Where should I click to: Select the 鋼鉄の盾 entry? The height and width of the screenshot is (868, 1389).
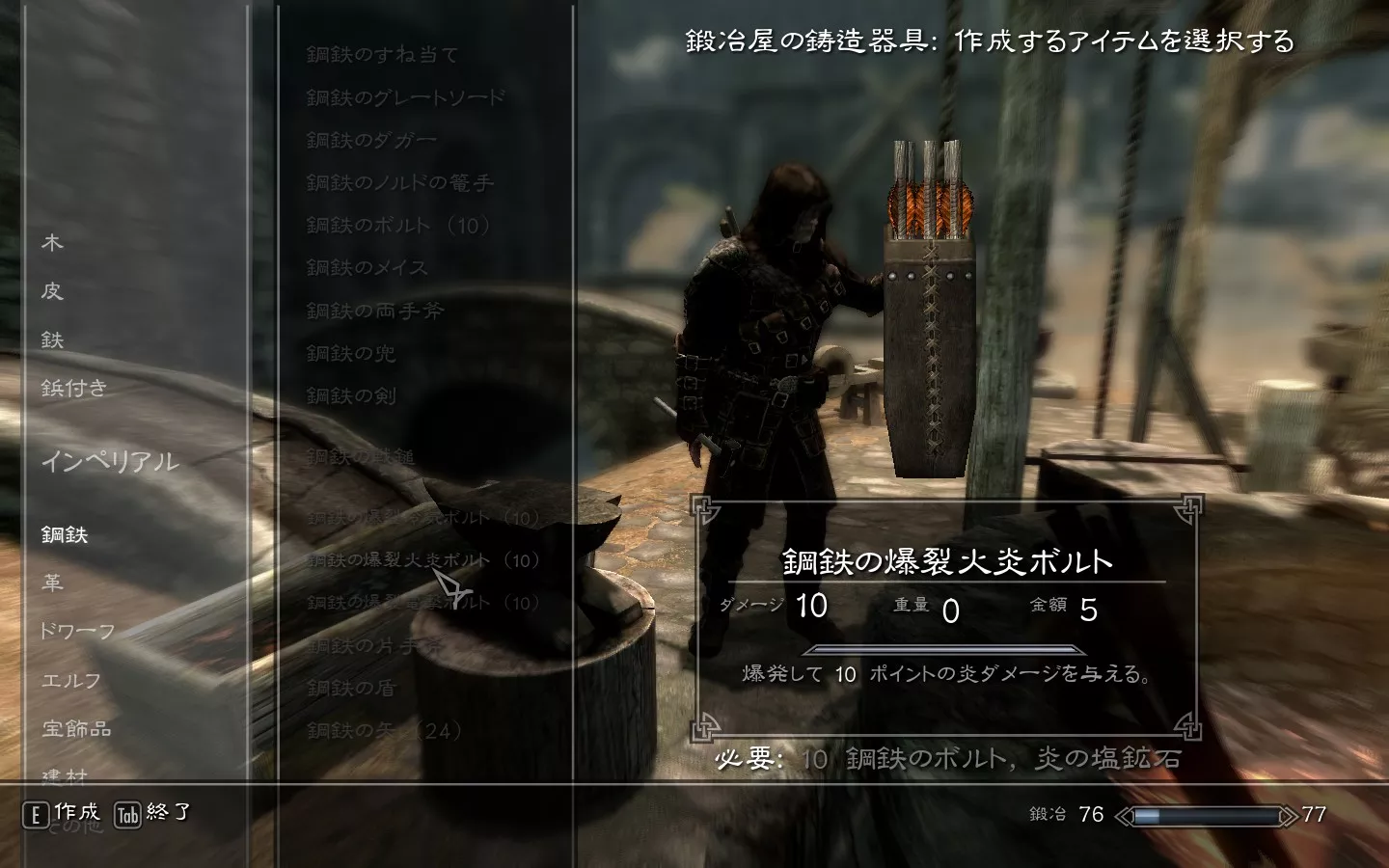point(351,688)
